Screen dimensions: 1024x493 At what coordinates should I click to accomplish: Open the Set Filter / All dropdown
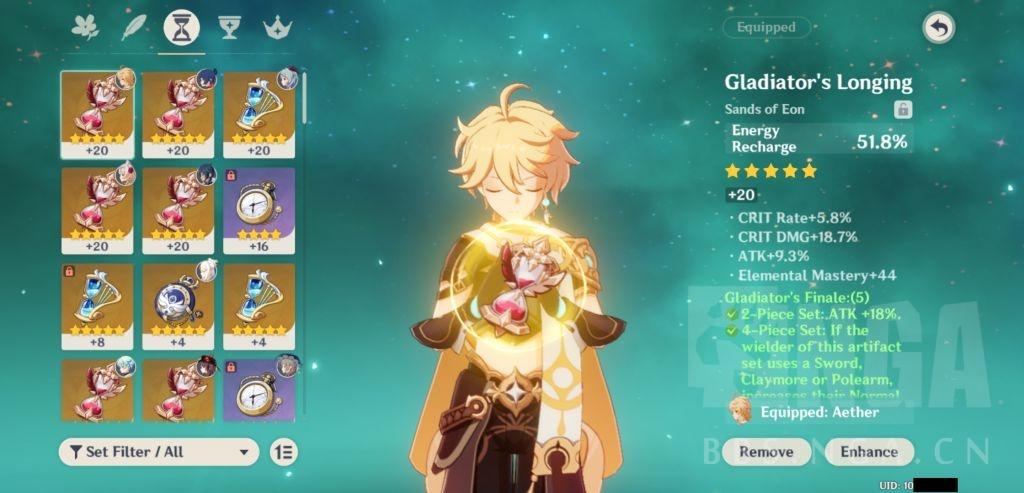(x=159, y=452)
